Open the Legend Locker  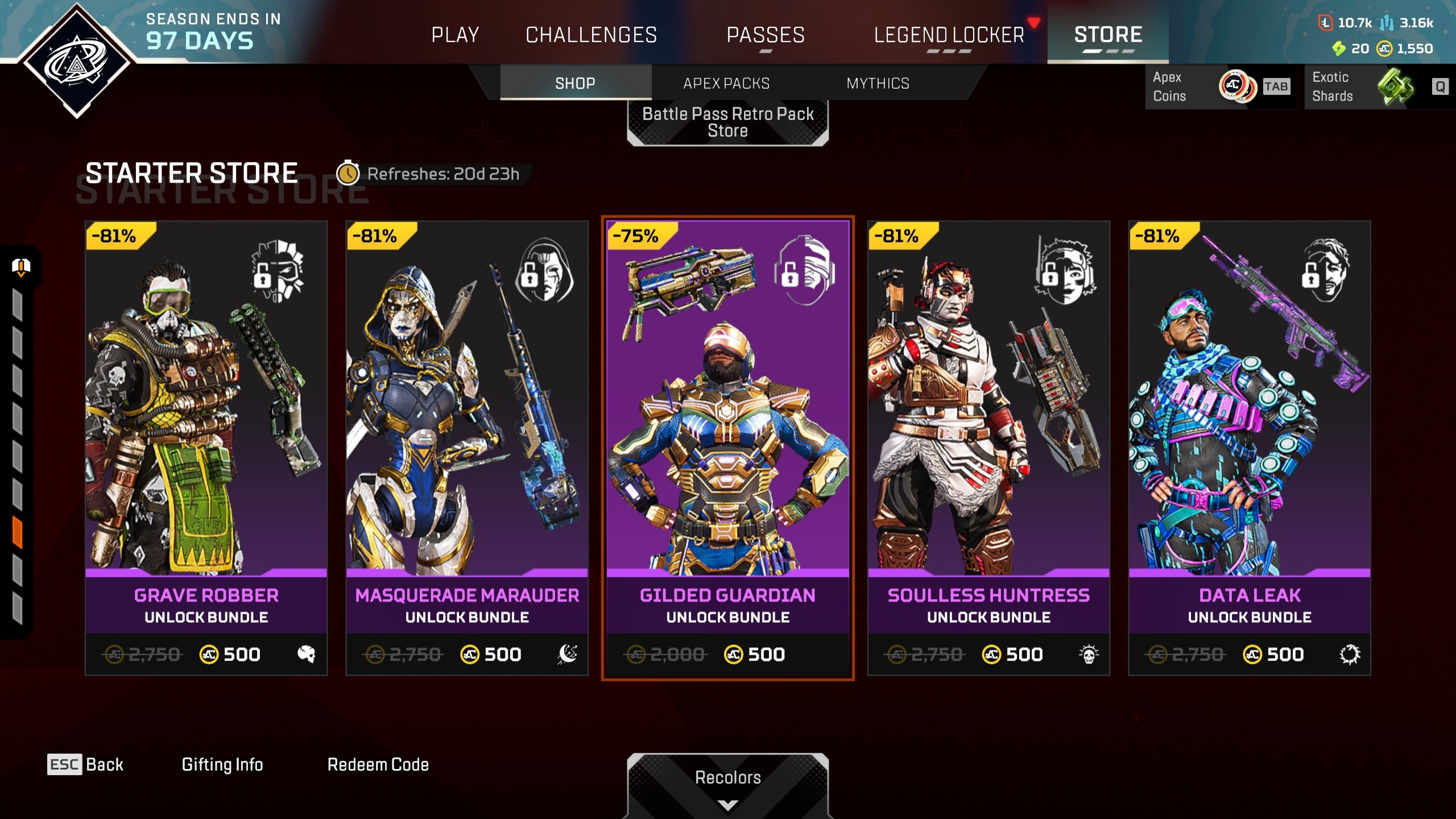949,35
